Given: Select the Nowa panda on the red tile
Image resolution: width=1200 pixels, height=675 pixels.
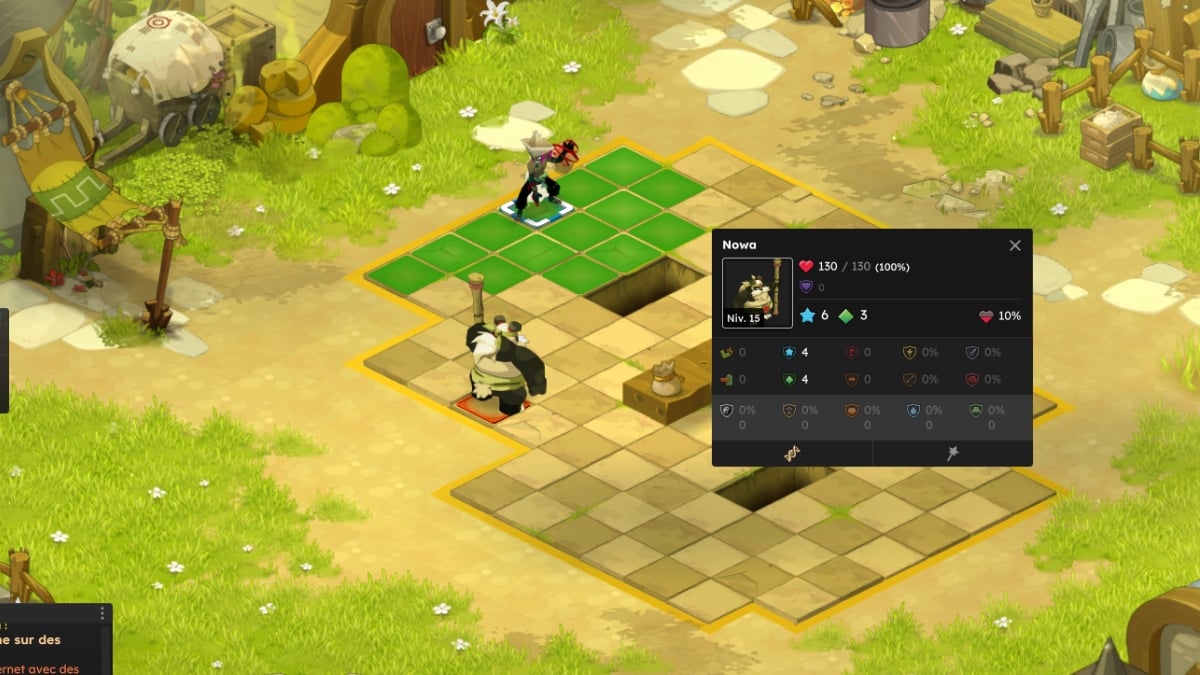Looking at the screenshot, I should tap(505, 365).
